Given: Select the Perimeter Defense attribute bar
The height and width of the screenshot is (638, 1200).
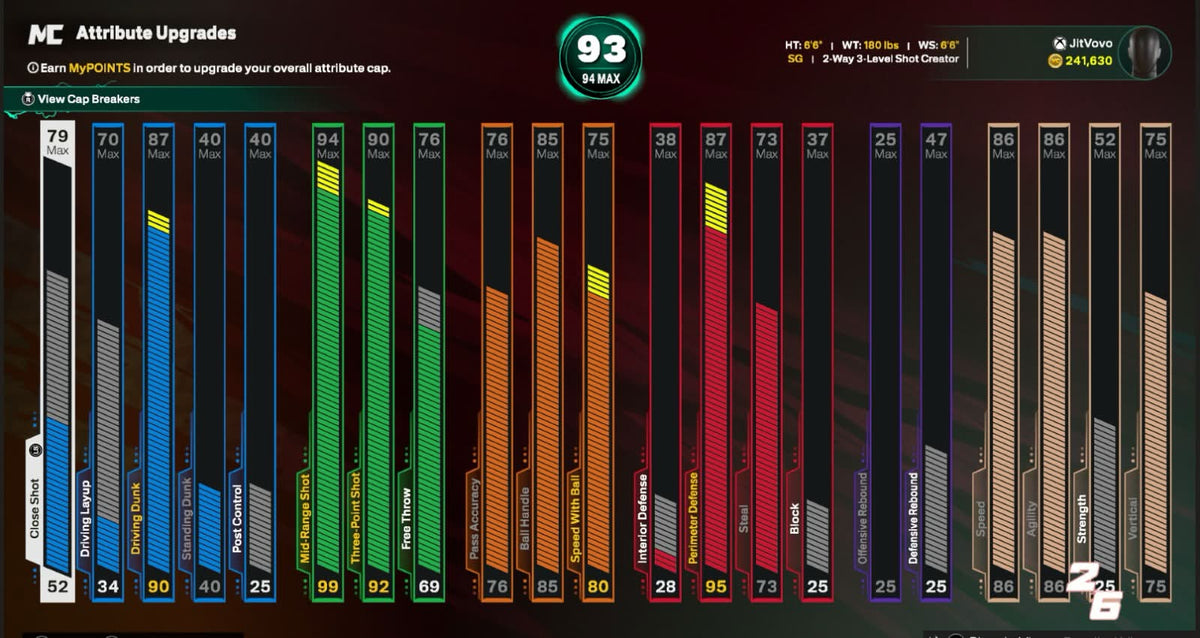Looking at the screenshot, I should click(x=716, y=360).
